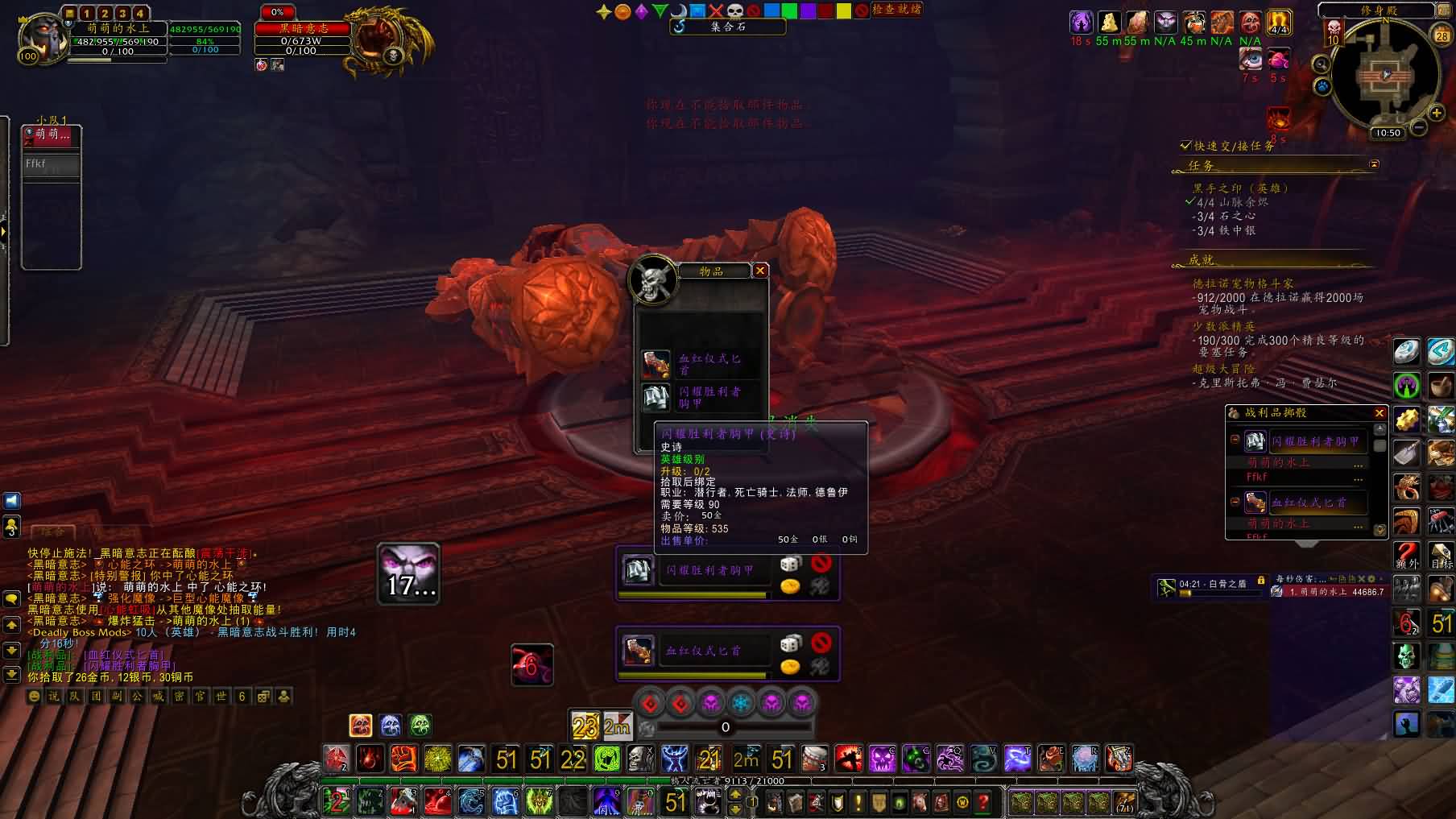1456x819 pixels.
Task: Roll need dice on 闪耀胜利者胸甲
Action: pyautogui.click(x=790, y=564)
